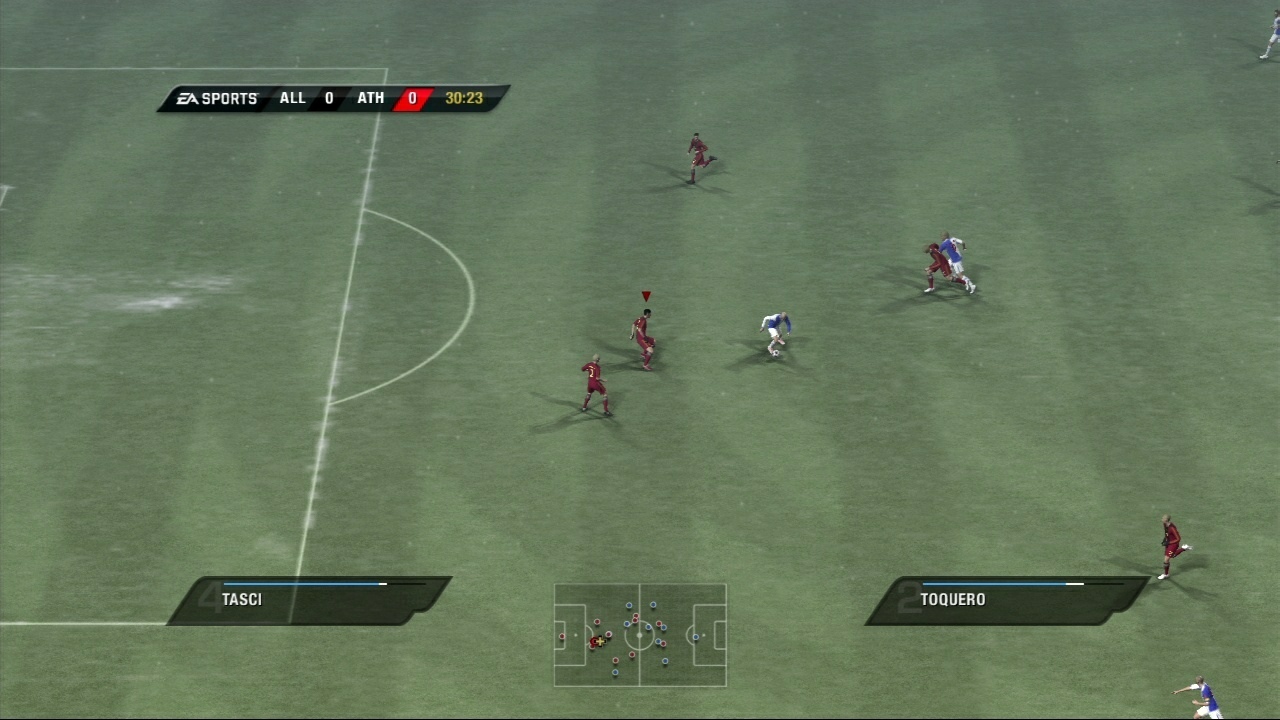Select the red ATH score badge
This screenshot has height=720, width=1280.
coord(412,98)
